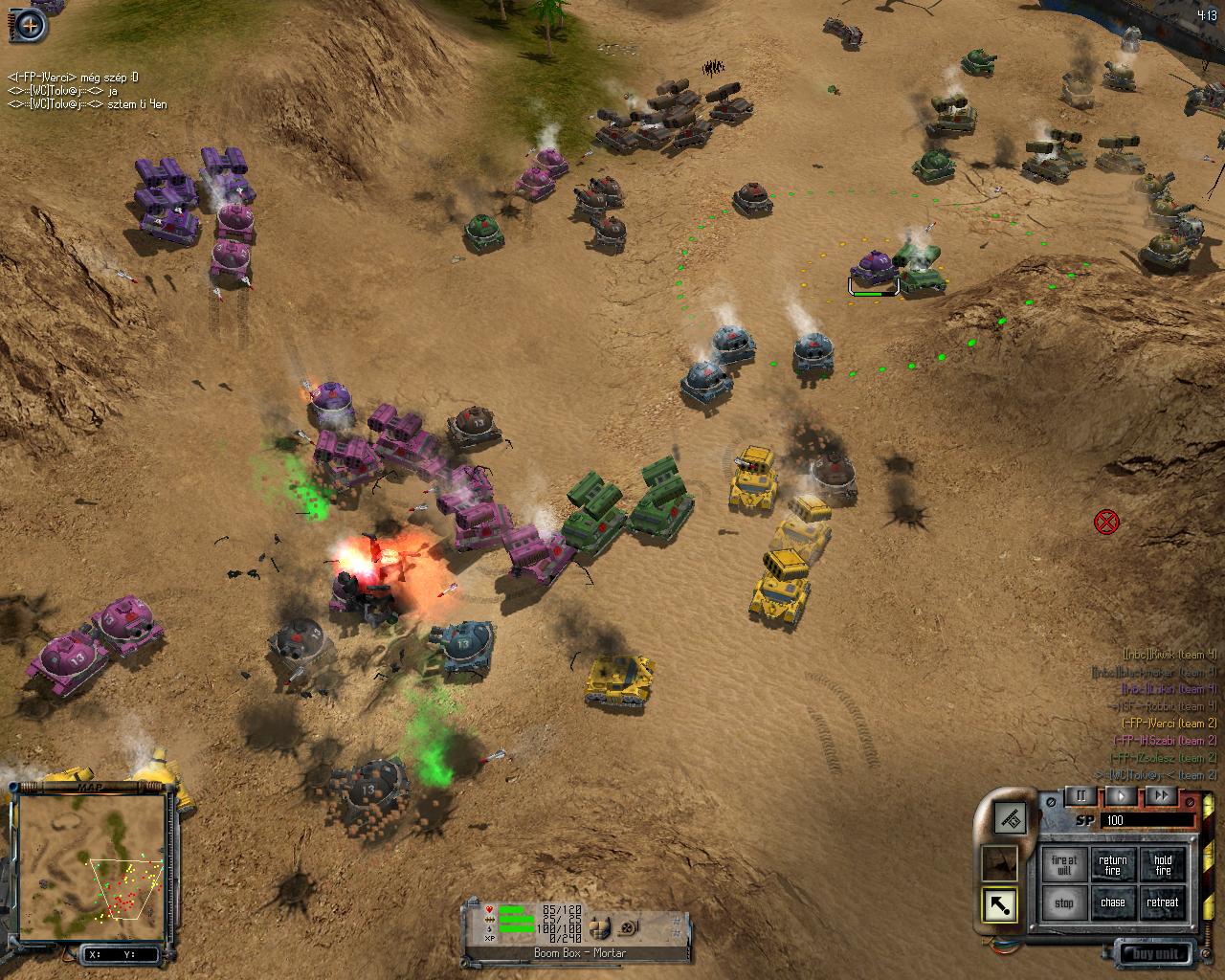Choose the return fire stance
Screen dimensions: 1225x980
click(1113, 865)
